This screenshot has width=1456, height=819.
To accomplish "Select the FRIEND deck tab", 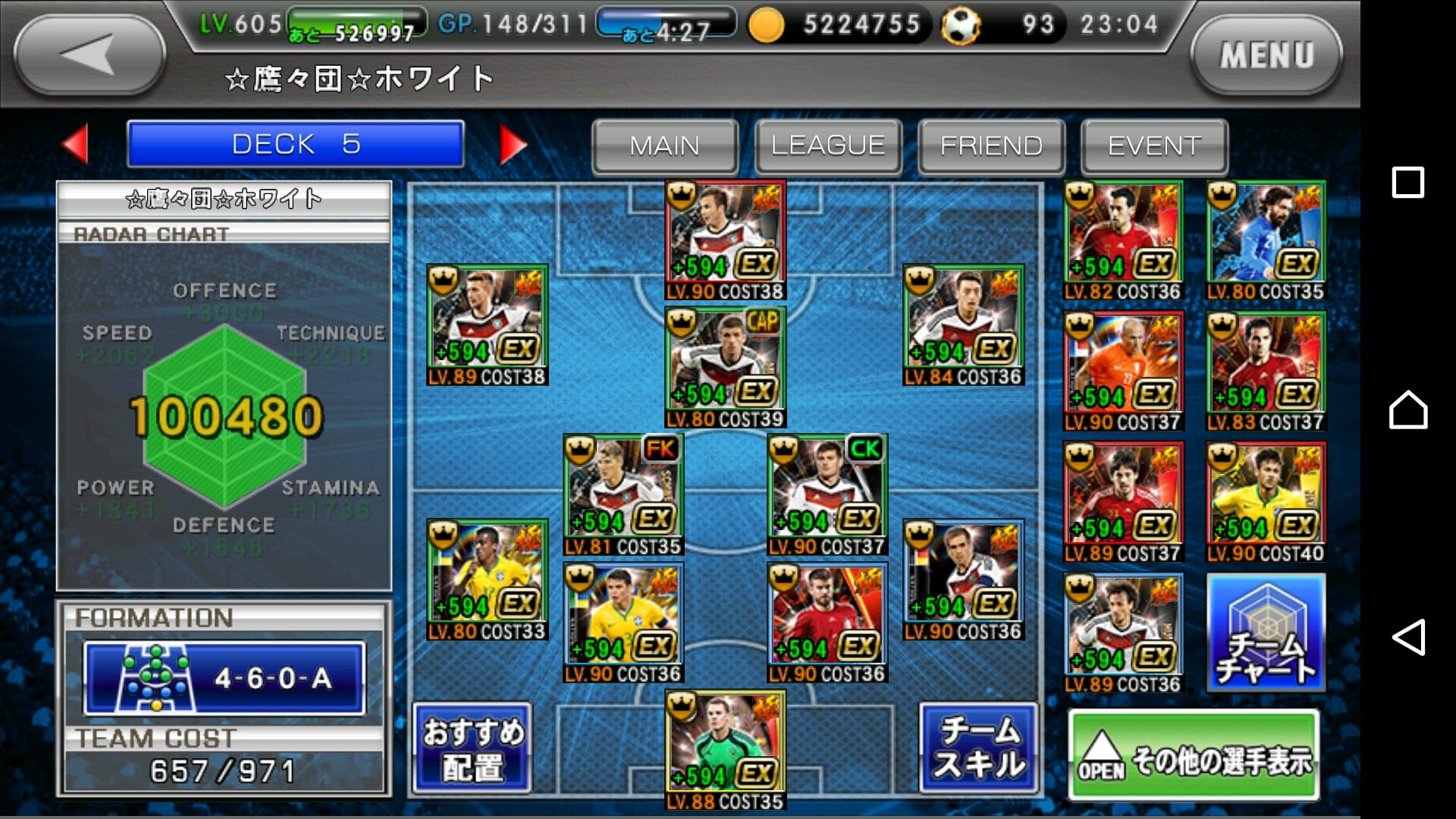I will click(x=991, y=145).
